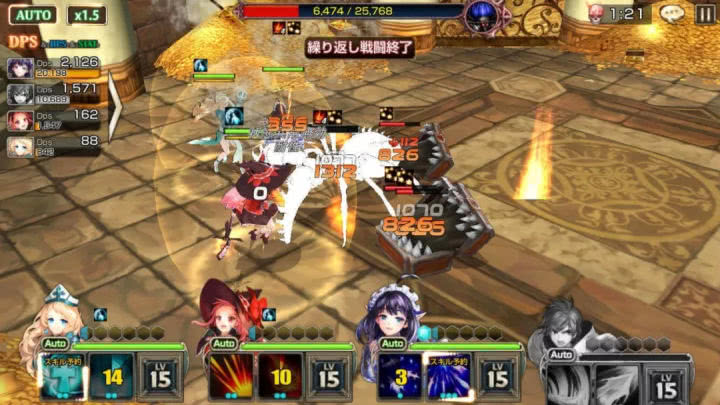
Task: Toggle Auto on the blonde healer portrait
Action: [x=55, y=344]
